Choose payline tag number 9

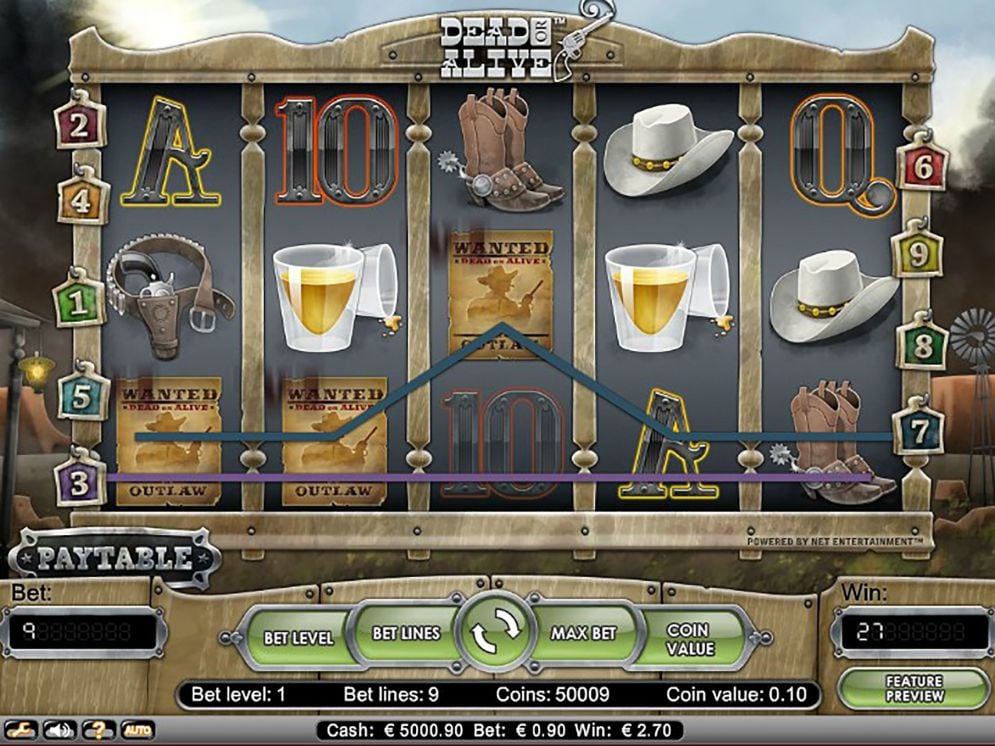918,255
